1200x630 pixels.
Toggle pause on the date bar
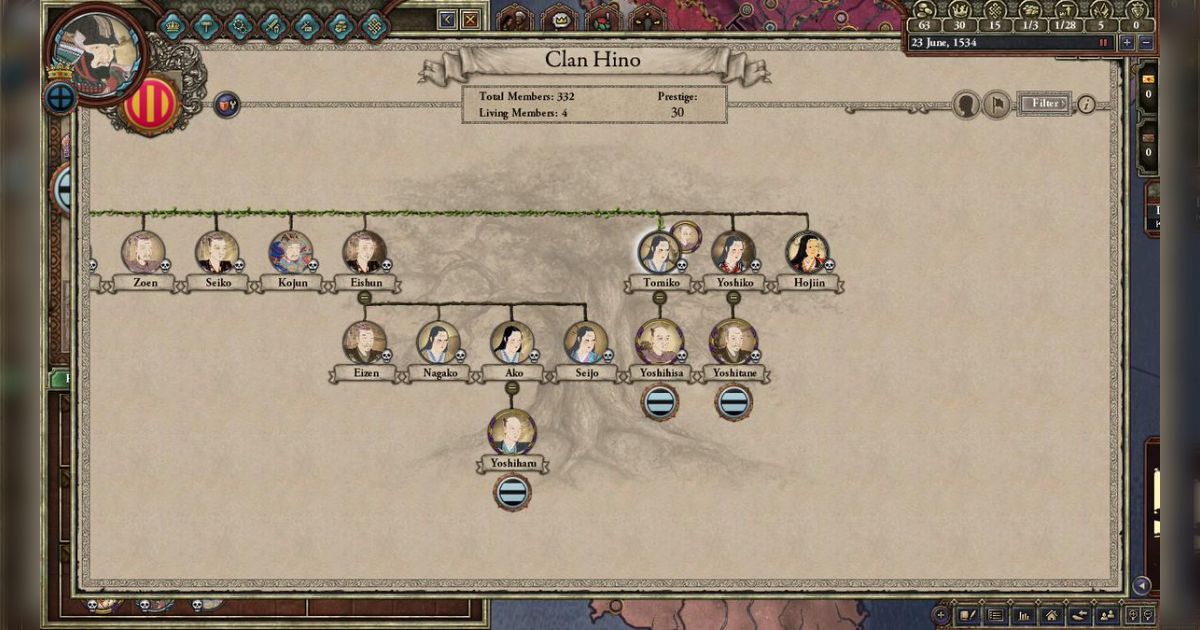click(x=1104, y=43)
